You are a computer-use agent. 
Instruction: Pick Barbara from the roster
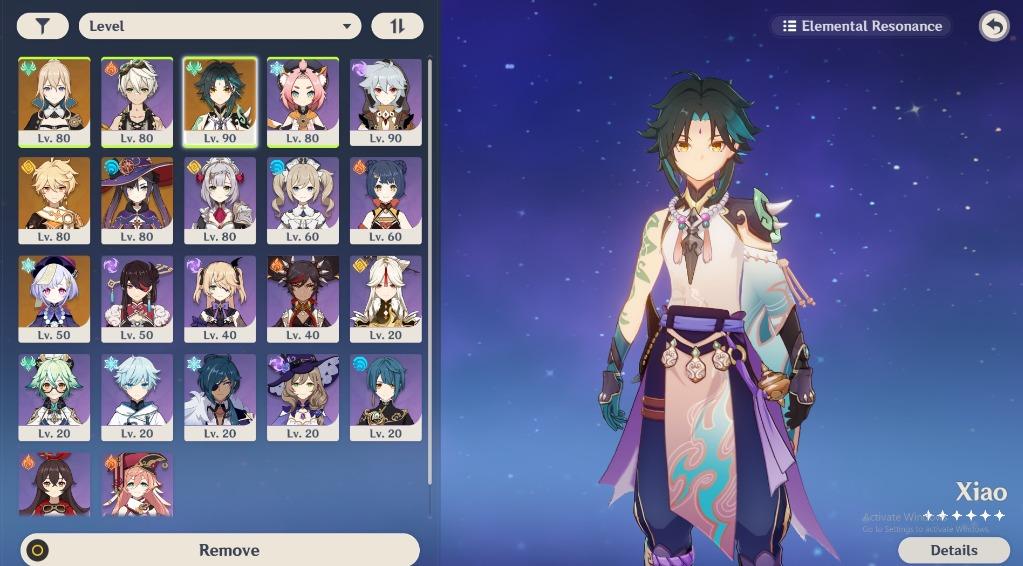(302, 200)
